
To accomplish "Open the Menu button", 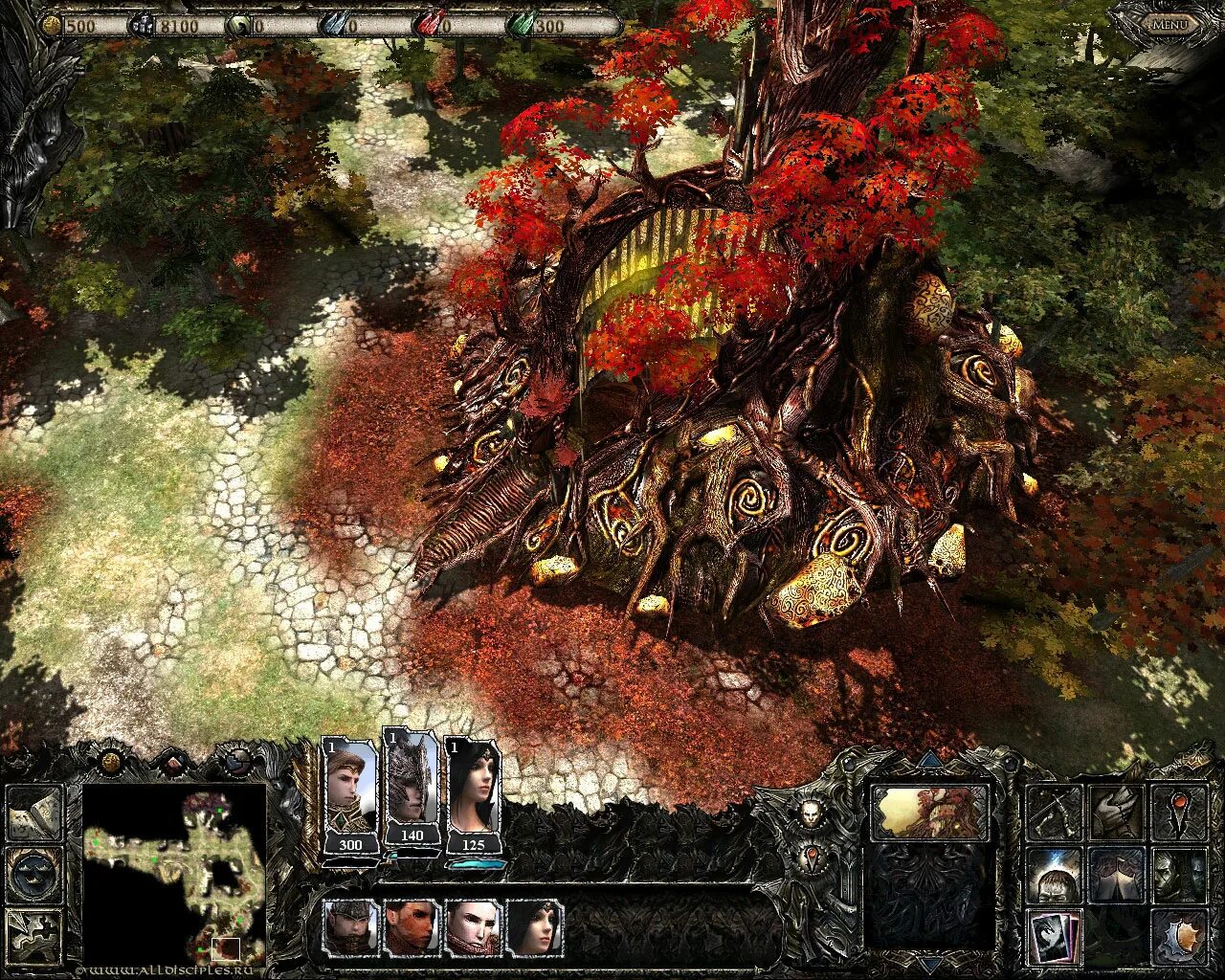I will 1169,24.
